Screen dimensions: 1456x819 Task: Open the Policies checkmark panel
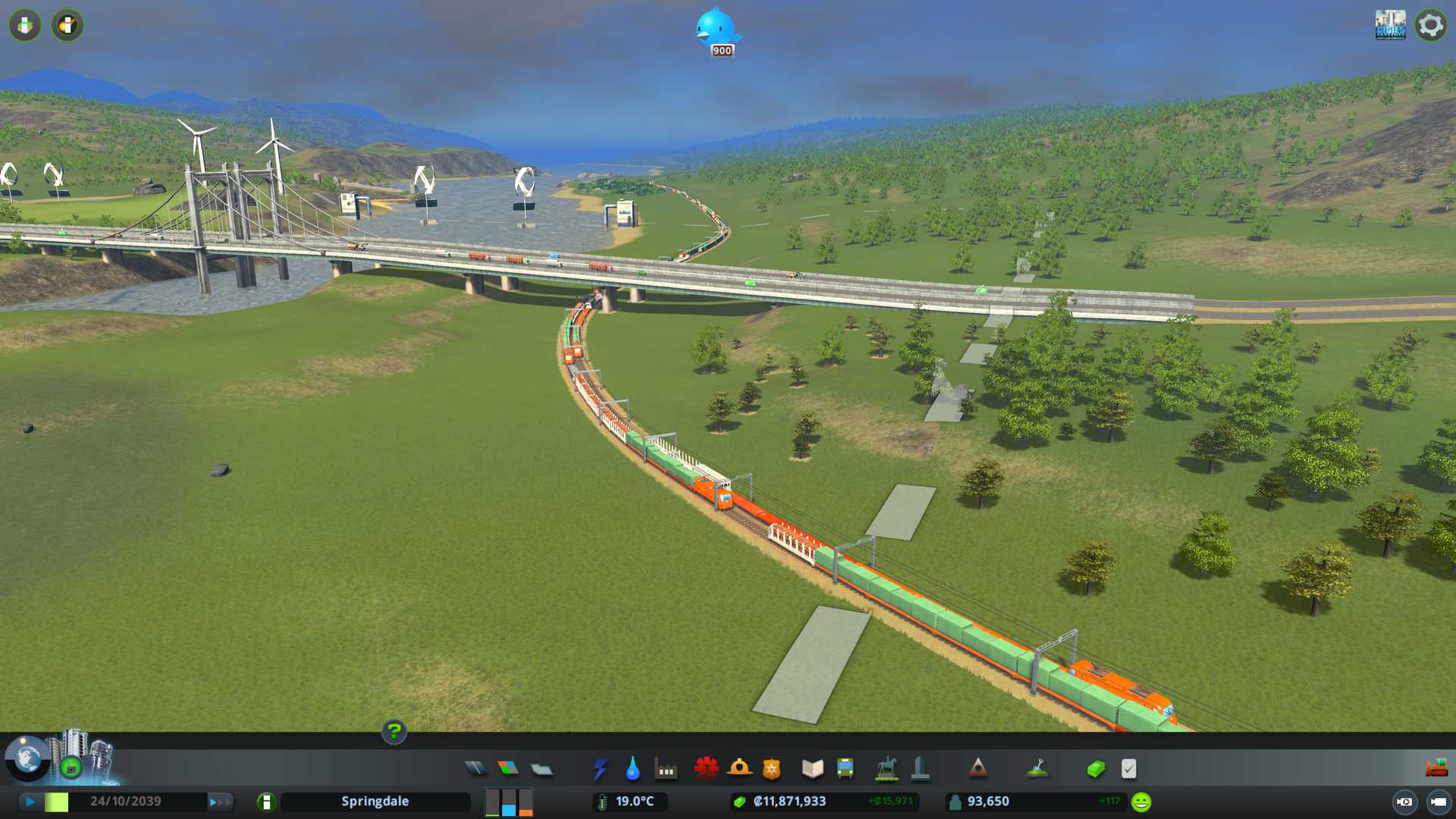pyautogui.click(x=1128, y=769)
